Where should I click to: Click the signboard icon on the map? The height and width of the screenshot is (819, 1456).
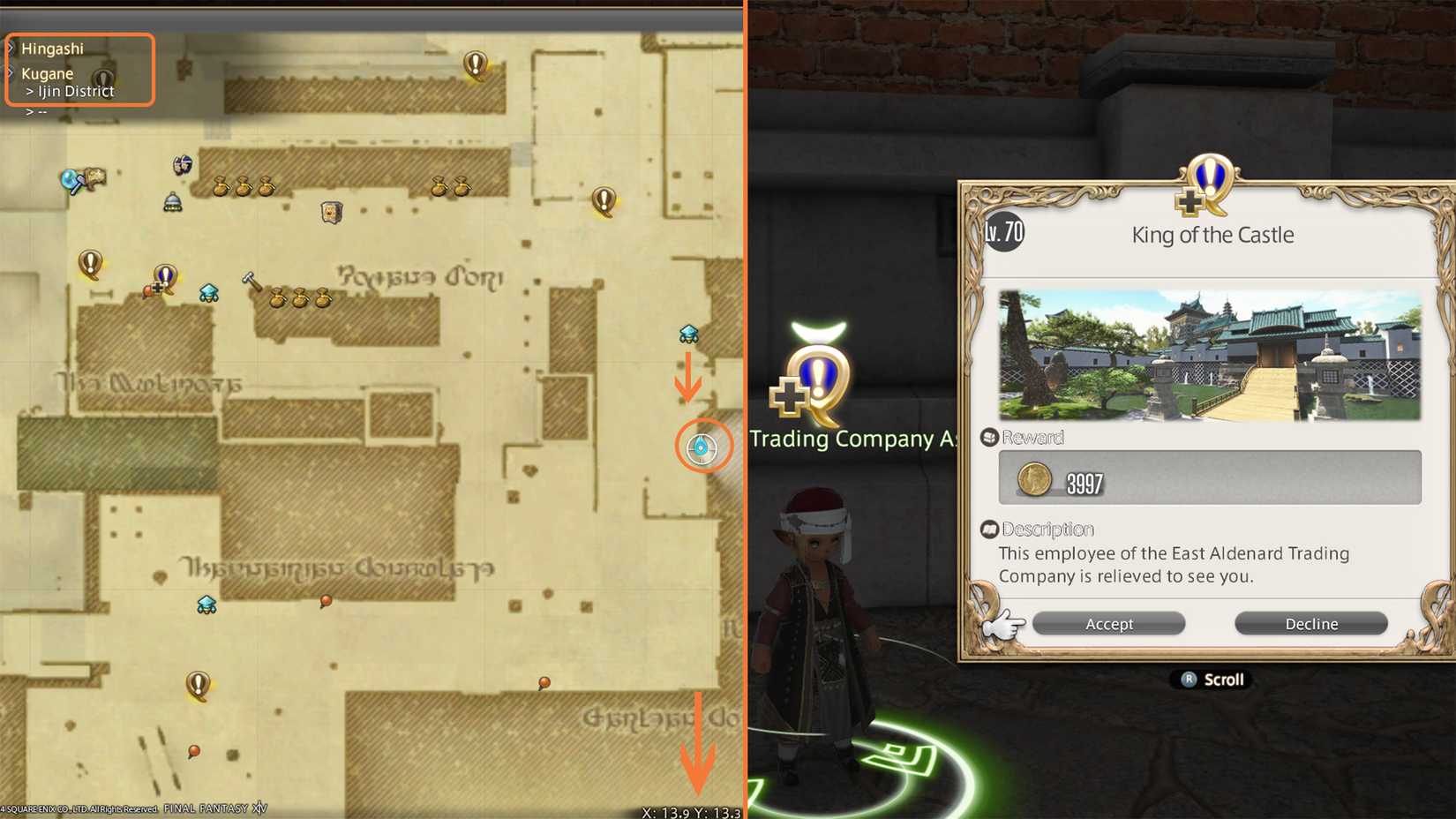(x=331, y=212)
